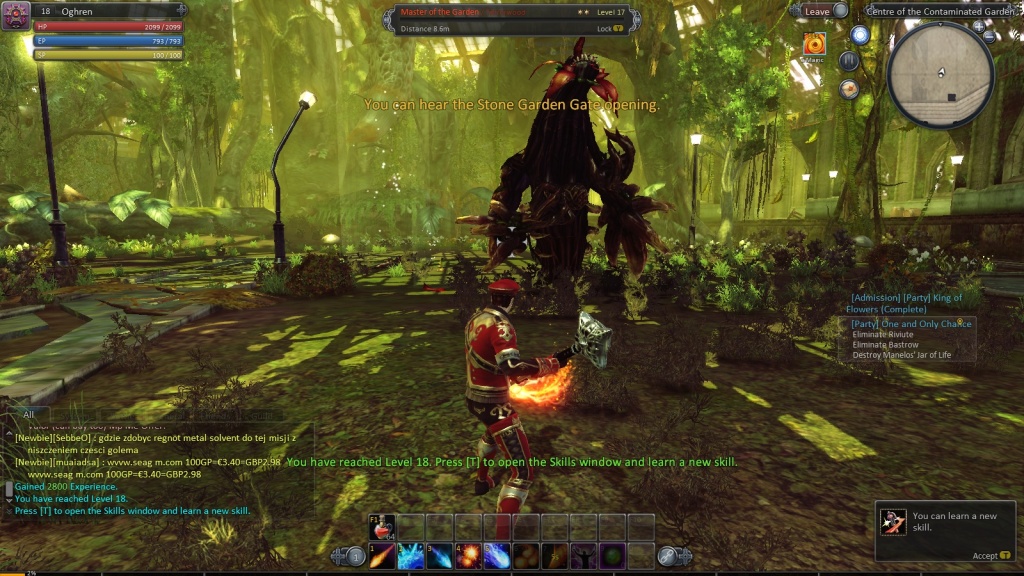
Task: Switch to the All chat tab
Action: pos(29,414)
